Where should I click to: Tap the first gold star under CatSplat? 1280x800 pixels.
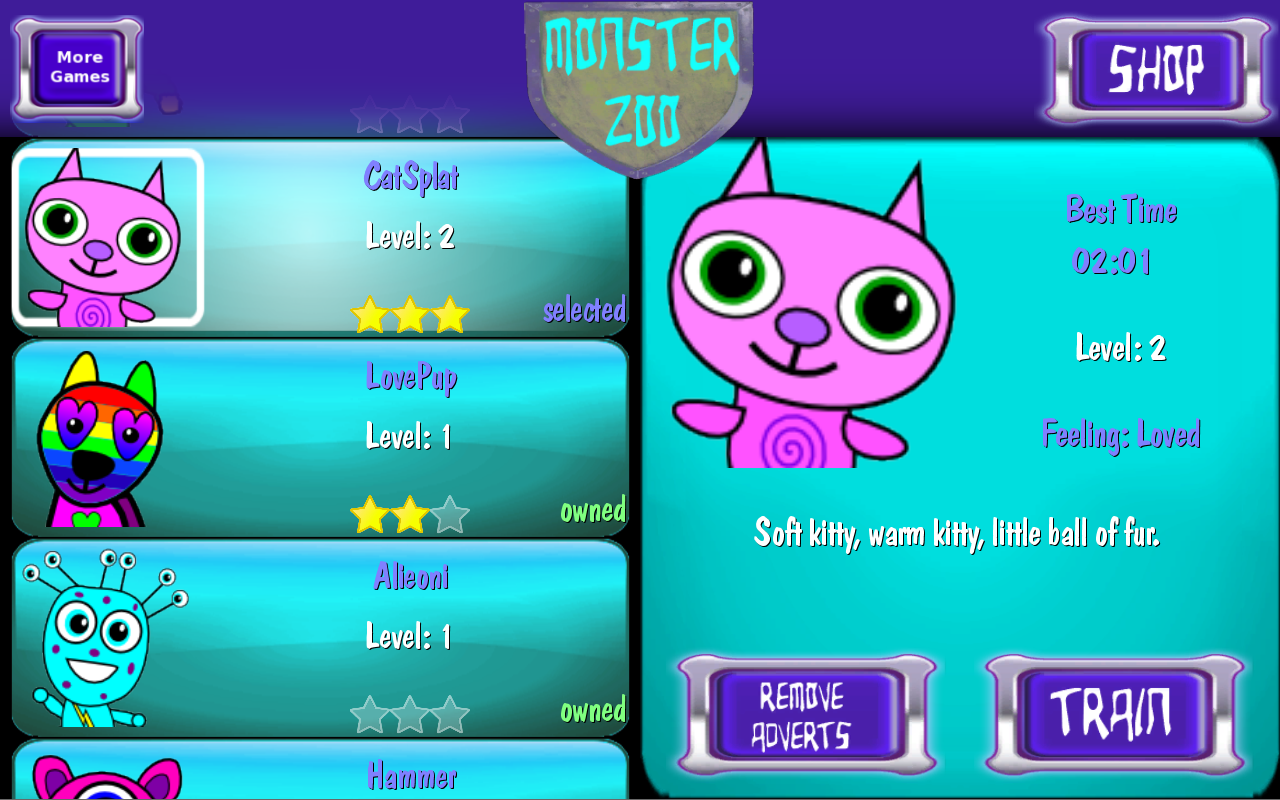(x=370, y=315)
